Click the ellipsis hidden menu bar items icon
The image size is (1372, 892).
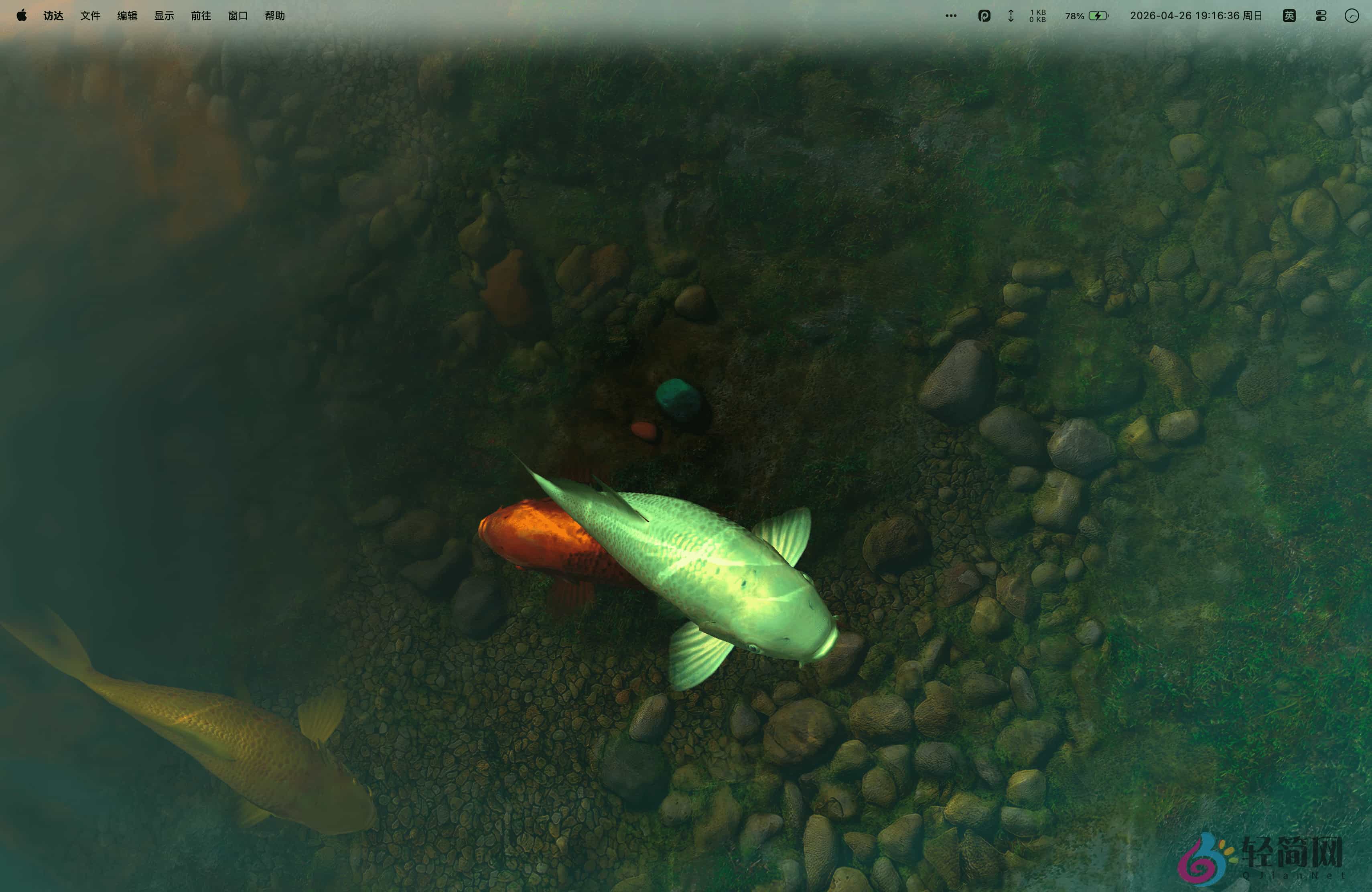pos(951,16)
